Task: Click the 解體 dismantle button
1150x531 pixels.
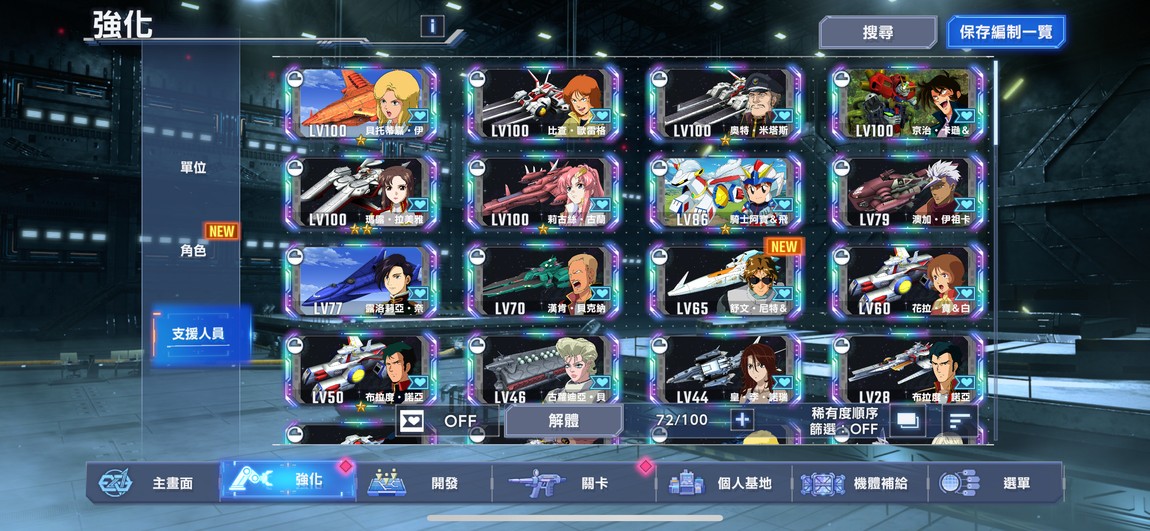Action: click(564, 421)
